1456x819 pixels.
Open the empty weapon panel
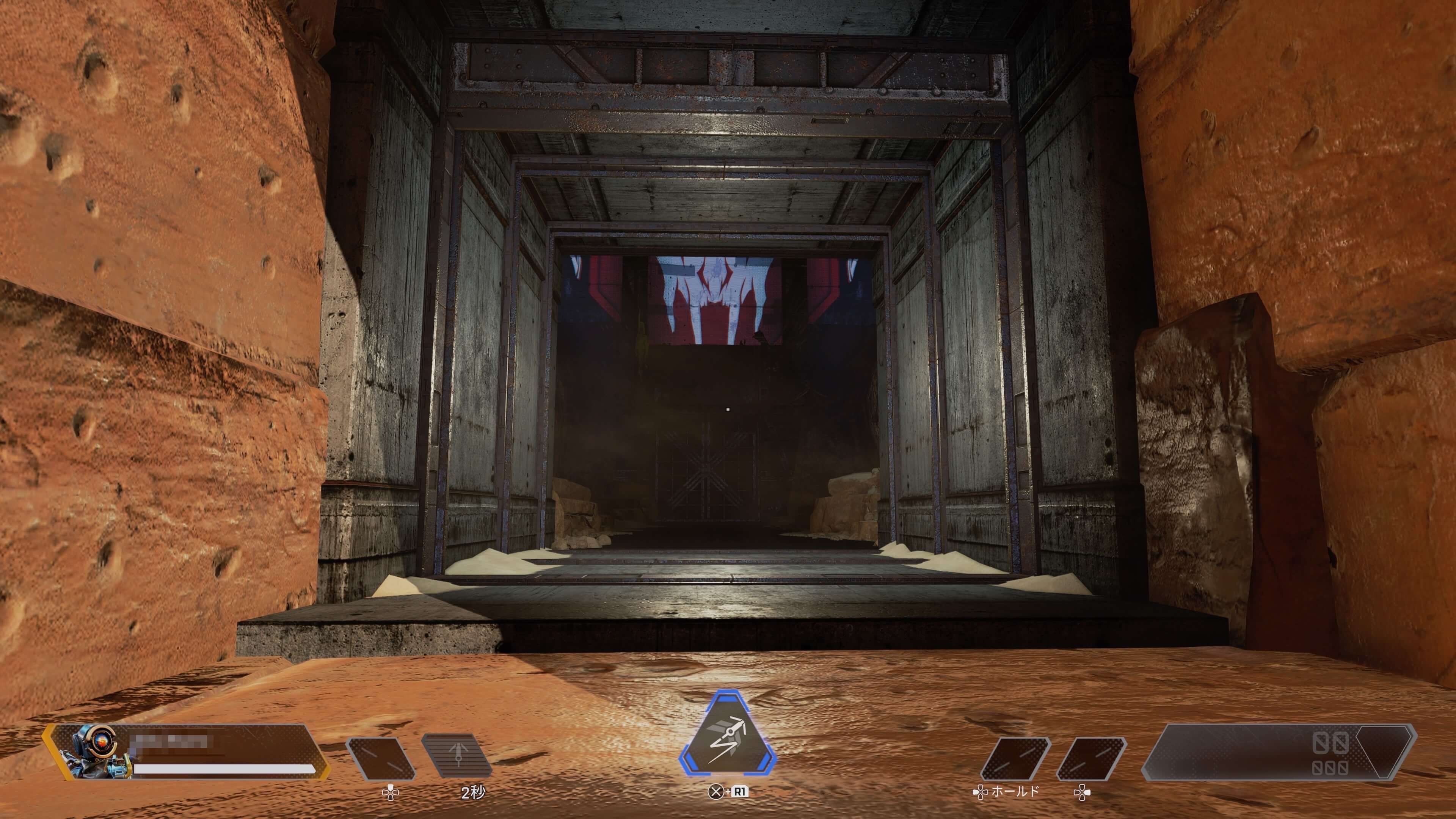[x=1279, y=752]
